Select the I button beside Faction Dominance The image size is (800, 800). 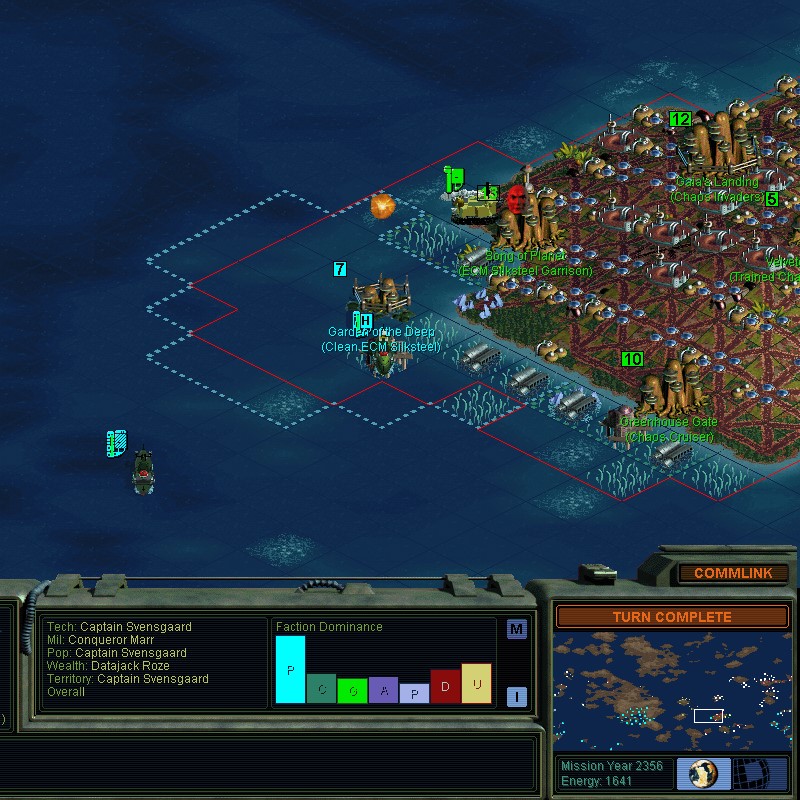(516, 697)
